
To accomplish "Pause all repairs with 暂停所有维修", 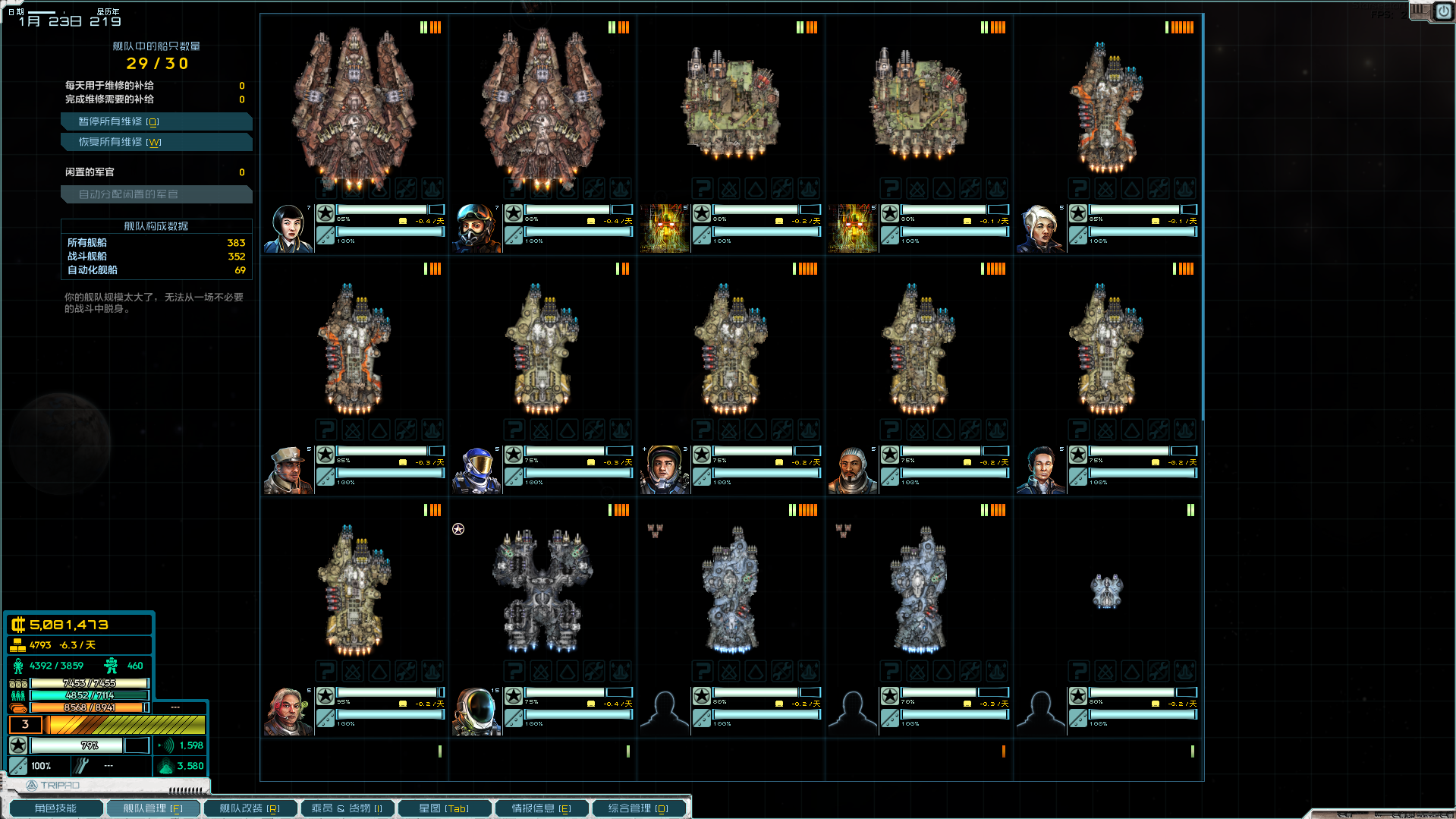I will click(156, 121).
